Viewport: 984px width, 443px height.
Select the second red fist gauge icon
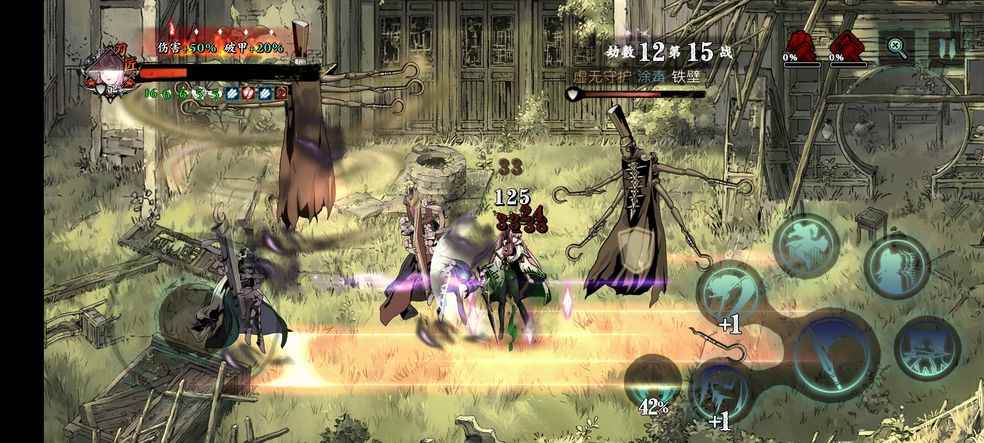point(846,45)
